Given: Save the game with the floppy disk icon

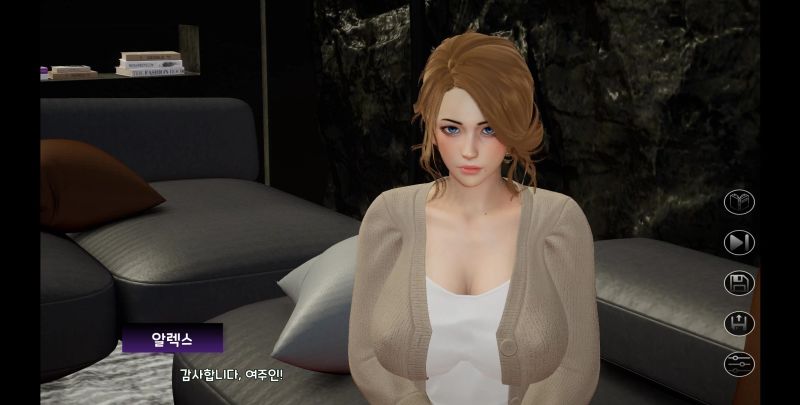Looking at the screenshot, I should pyautogui.click(x=739, y=283).
